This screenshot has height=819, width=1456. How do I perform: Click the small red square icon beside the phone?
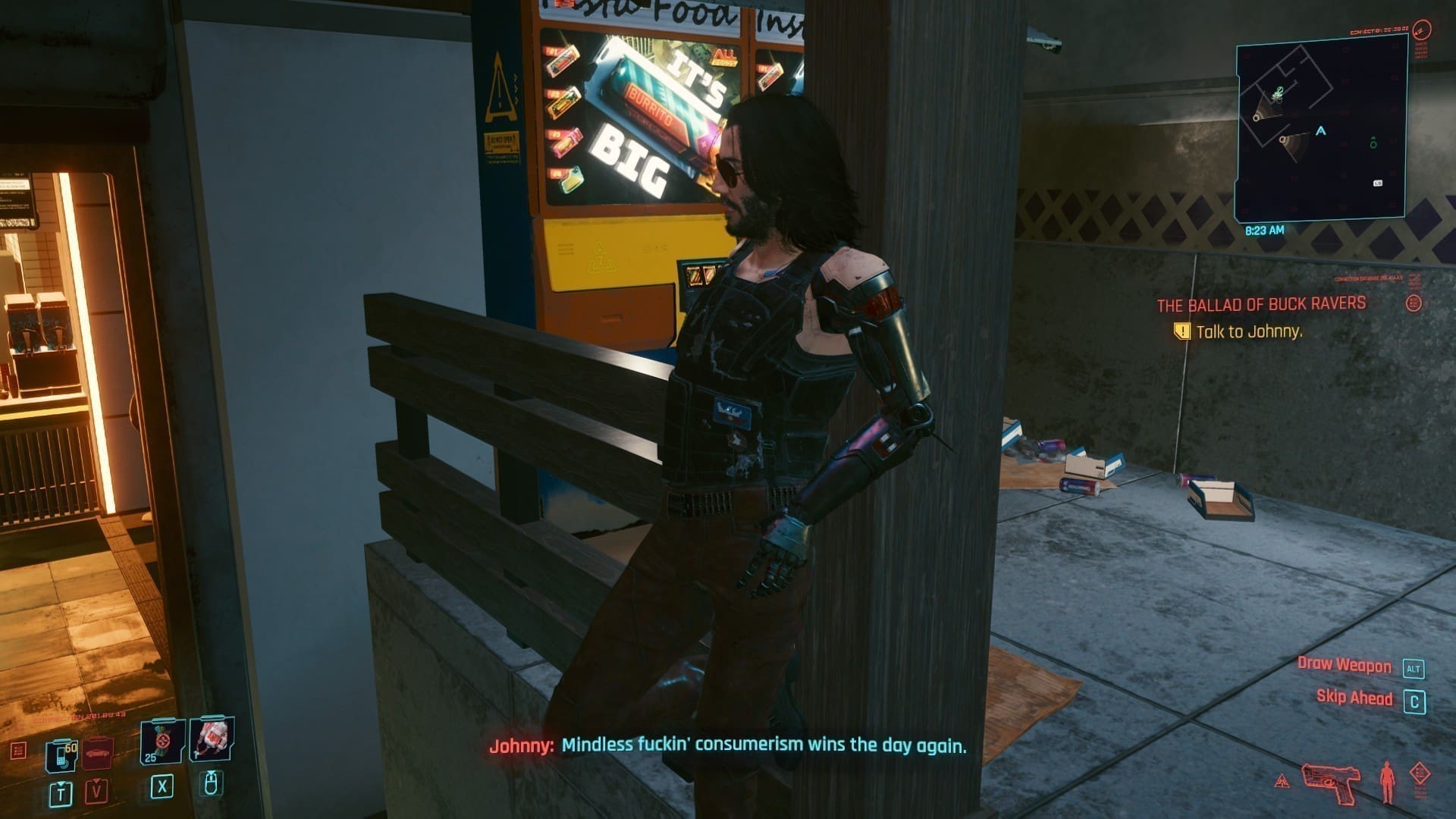click(19, 751)
